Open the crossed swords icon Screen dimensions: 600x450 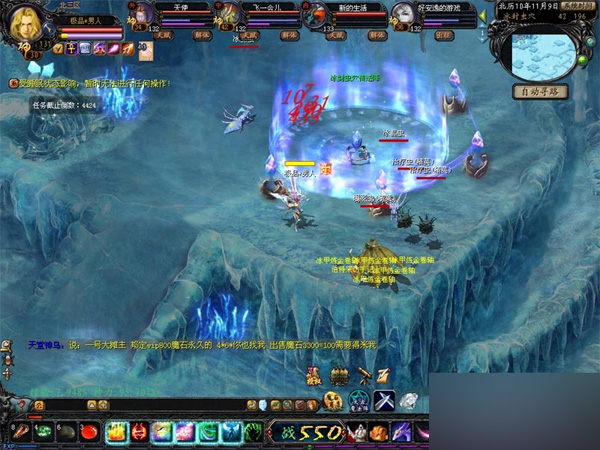[x=385, y=401]
